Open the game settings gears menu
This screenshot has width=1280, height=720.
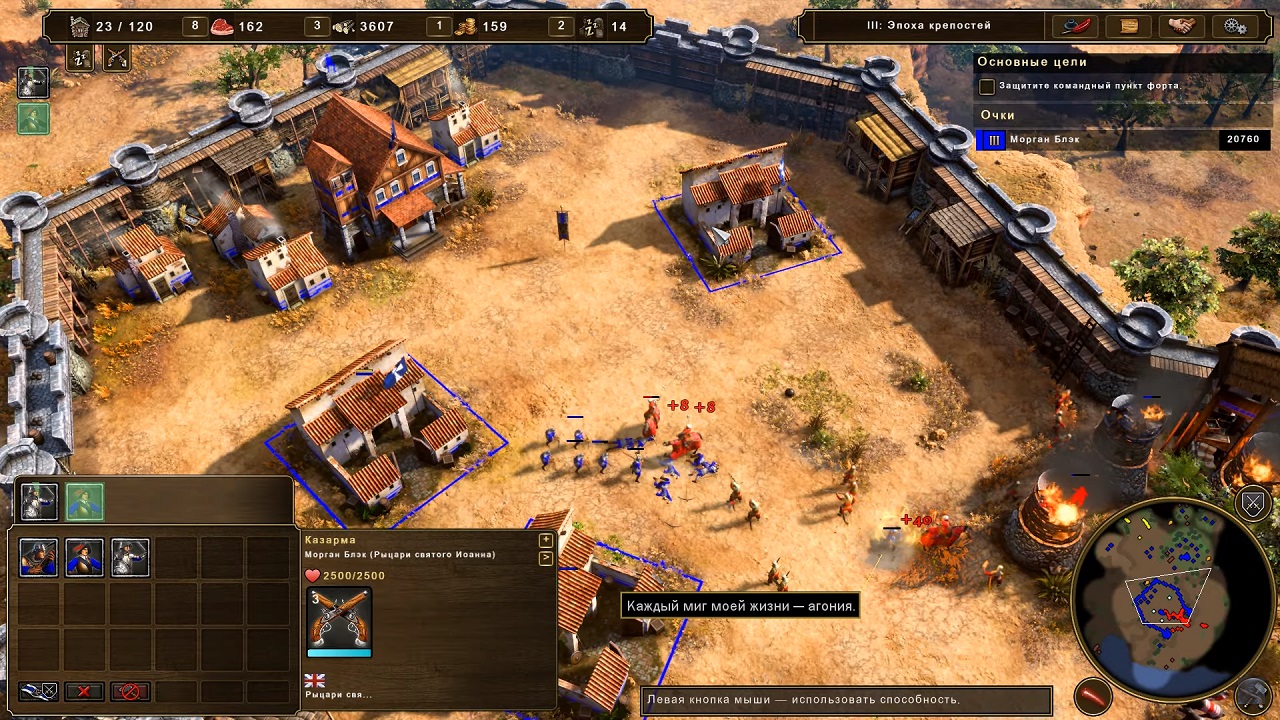pyautogui.click(x=1234, y=26)
